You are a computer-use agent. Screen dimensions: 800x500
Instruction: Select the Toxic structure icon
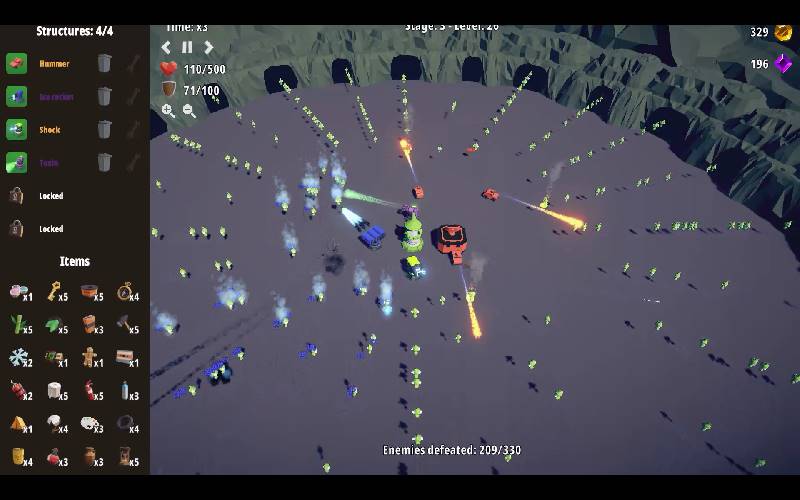pos(16,162)
